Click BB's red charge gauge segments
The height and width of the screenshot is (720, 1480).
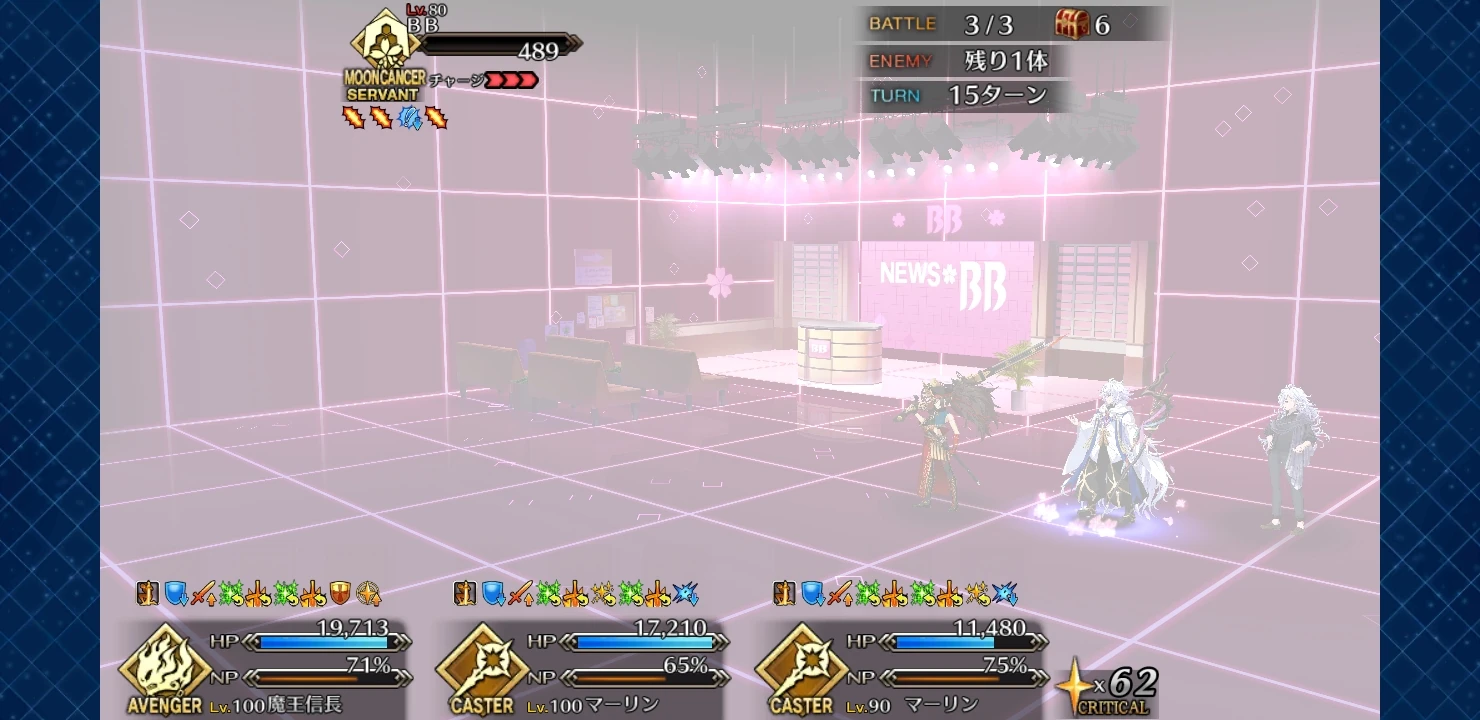tap(510, 80)
